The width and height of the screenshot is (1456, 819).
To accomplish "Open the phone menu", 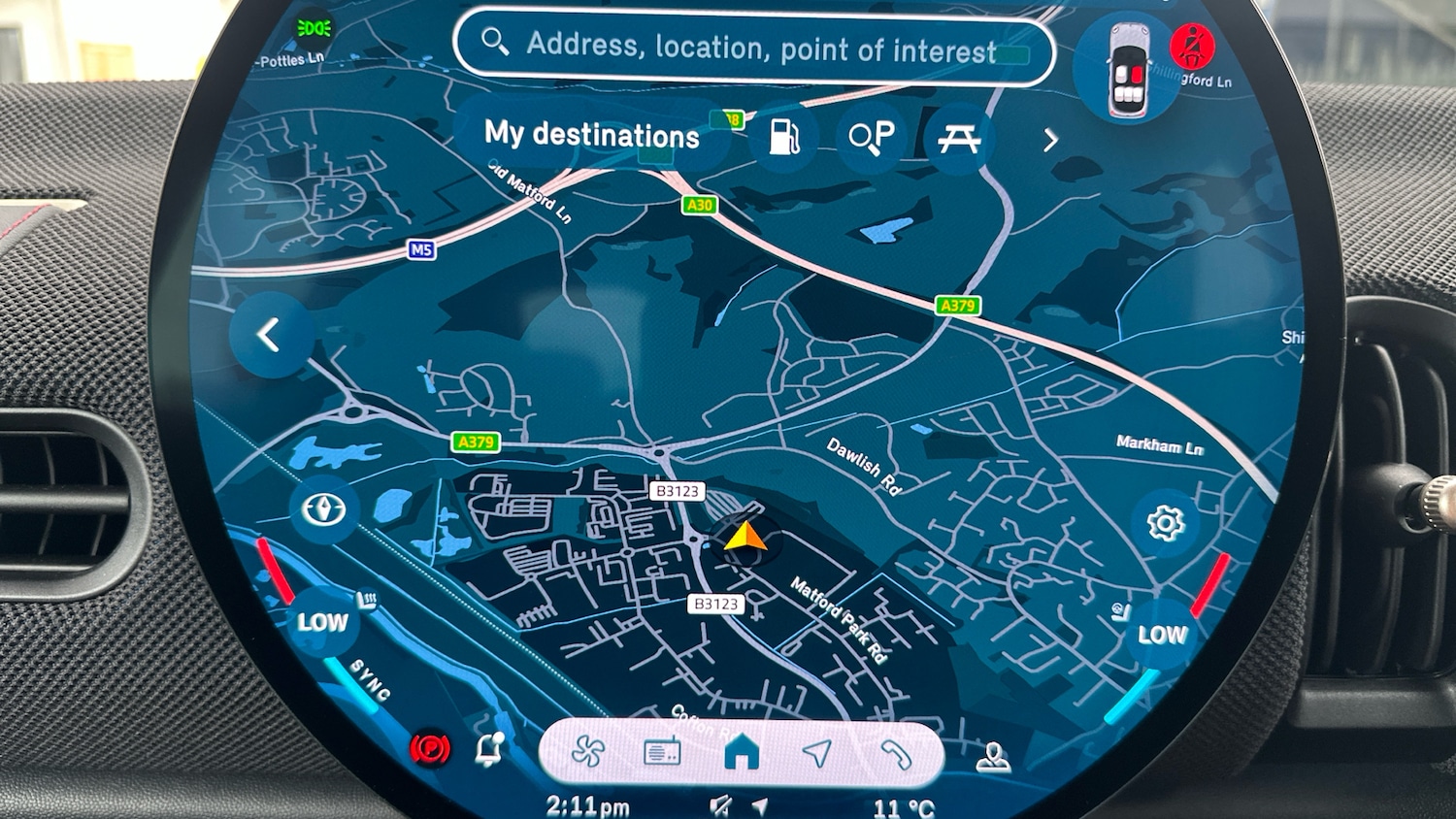I will click(895, 753).
